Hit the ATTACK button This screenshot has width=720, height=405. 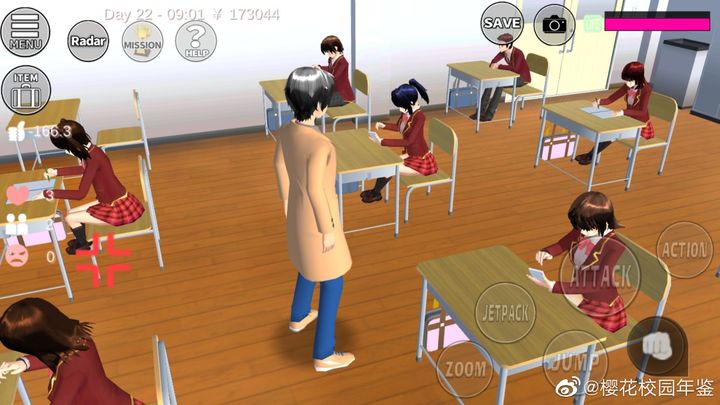pyautogui.click(x=600, y=274)
